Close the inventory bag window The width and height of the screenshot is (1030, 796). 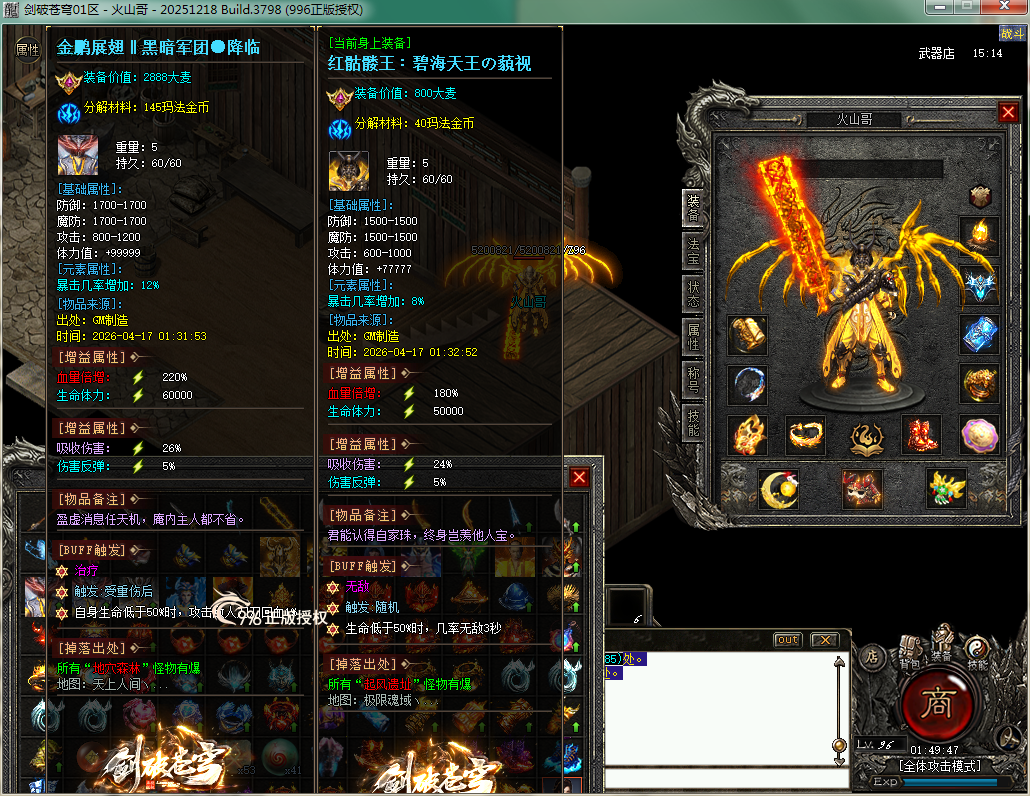[579, 477]
